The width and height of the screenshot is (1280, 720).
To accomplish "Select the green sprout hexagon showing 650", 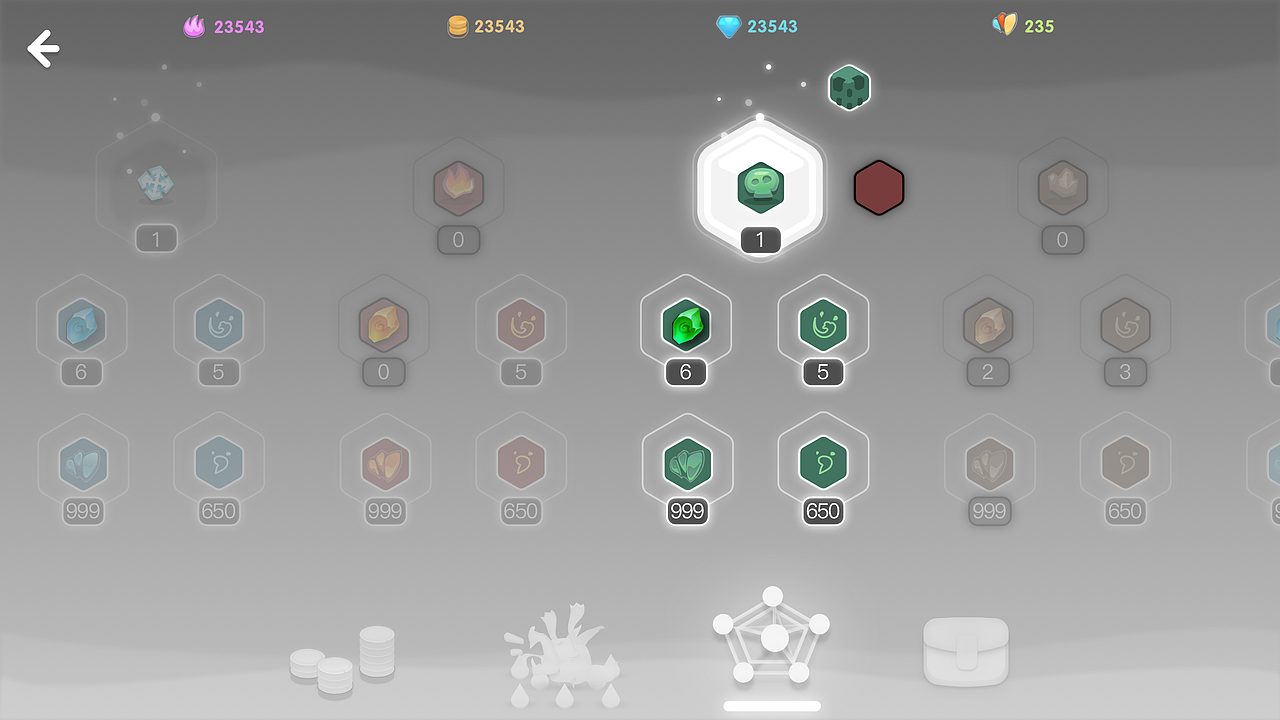I will click(823, 464).
